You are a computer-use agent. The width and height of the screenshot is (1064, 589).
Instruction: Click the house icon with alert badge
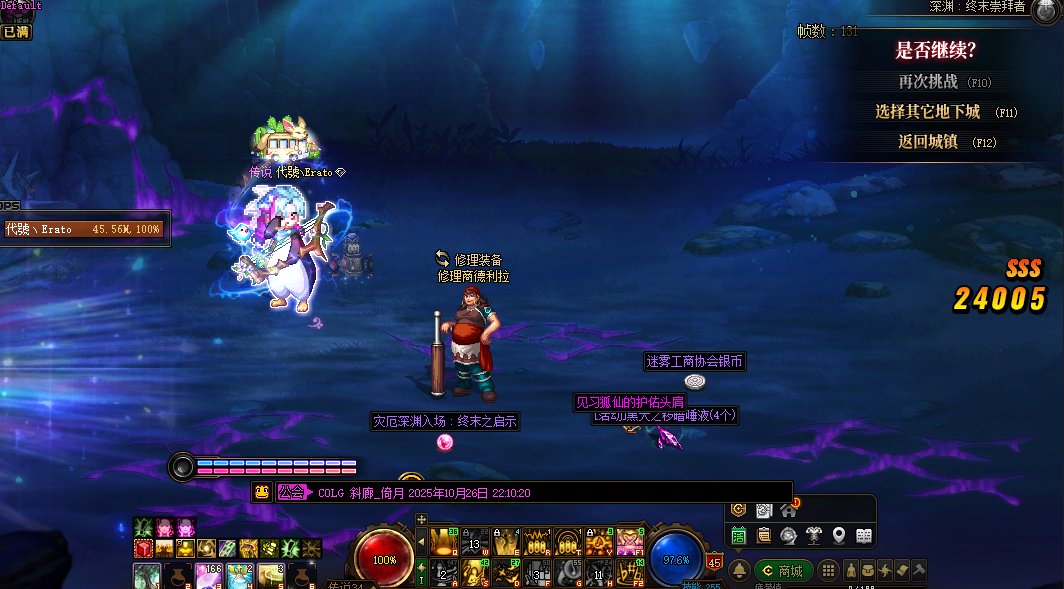pyautogui.click(x=789, y=510)
